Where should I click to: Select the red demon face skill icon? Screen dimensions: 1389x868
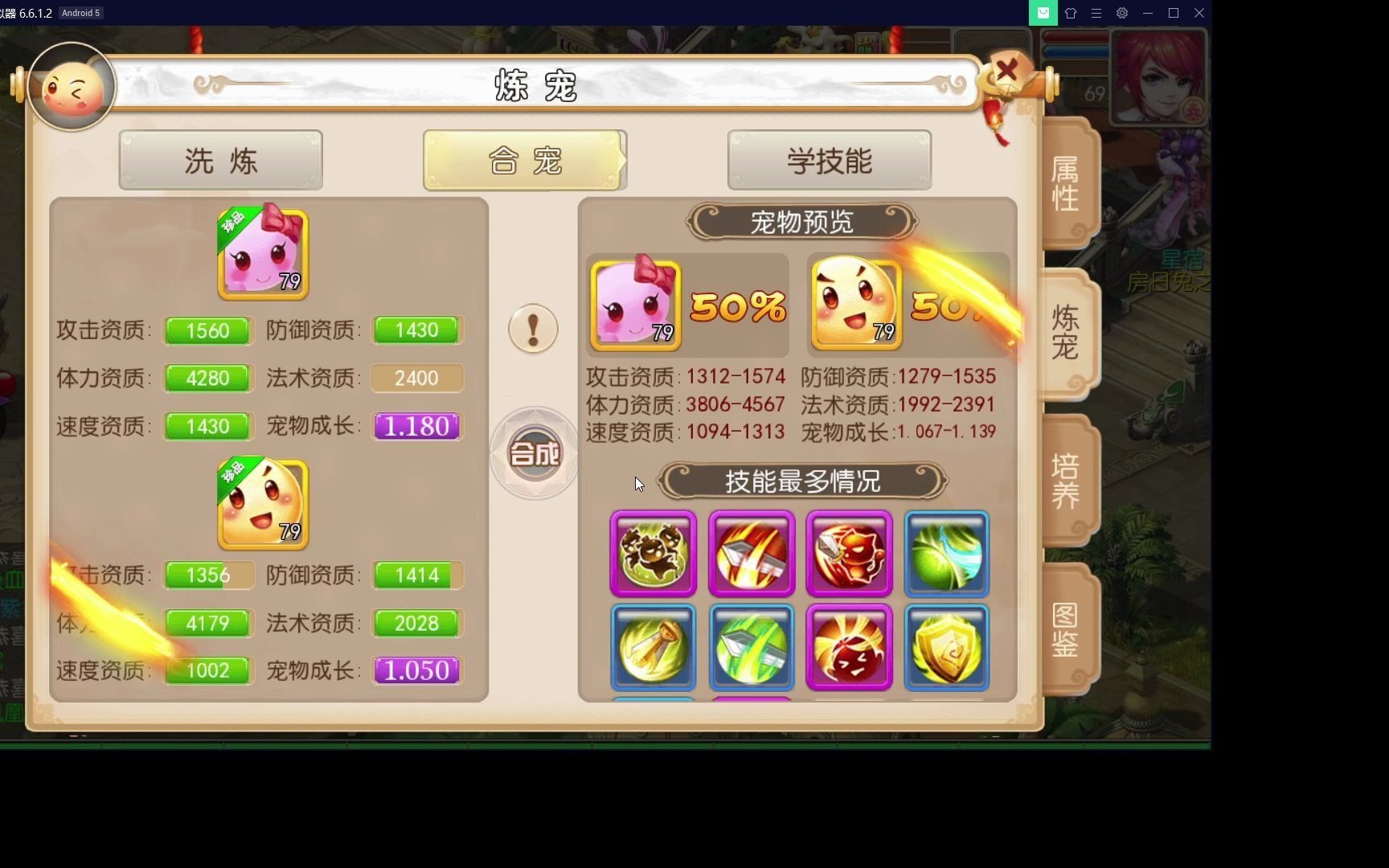tap(849, 554)
